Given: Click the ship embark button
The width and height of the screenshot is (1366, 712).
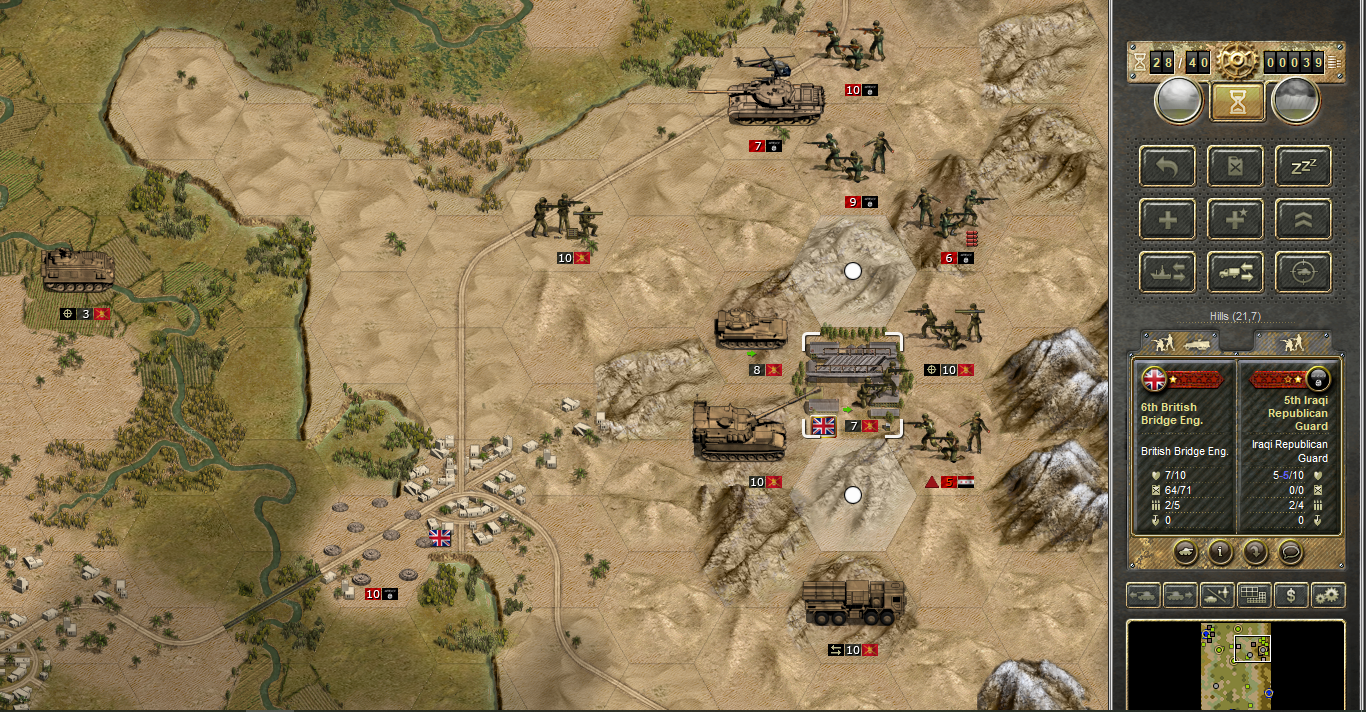Looking at the screenshot, I should [1168, 271].
